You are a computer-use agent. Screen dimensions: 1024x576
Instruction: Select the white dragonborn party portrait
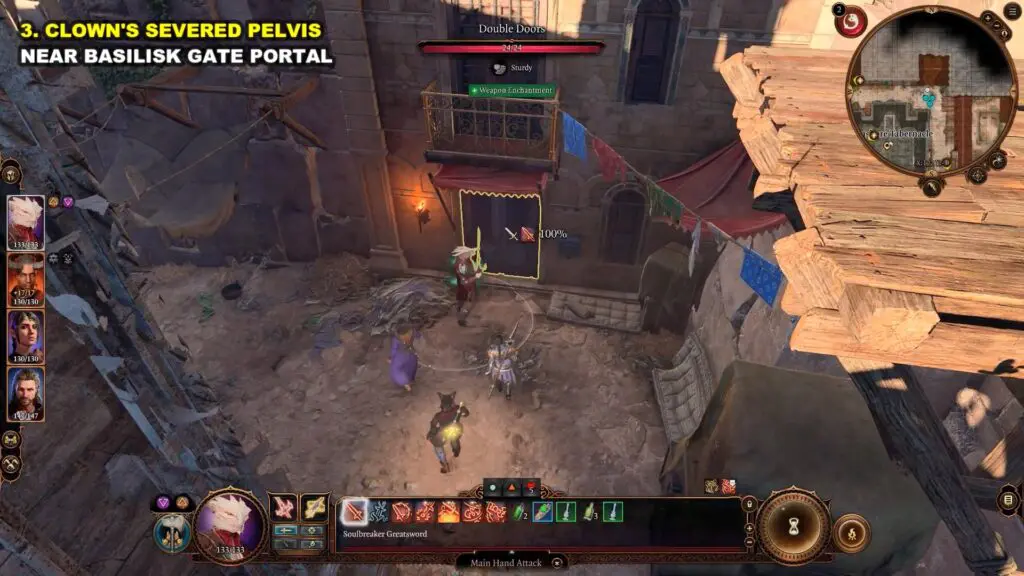26,222
